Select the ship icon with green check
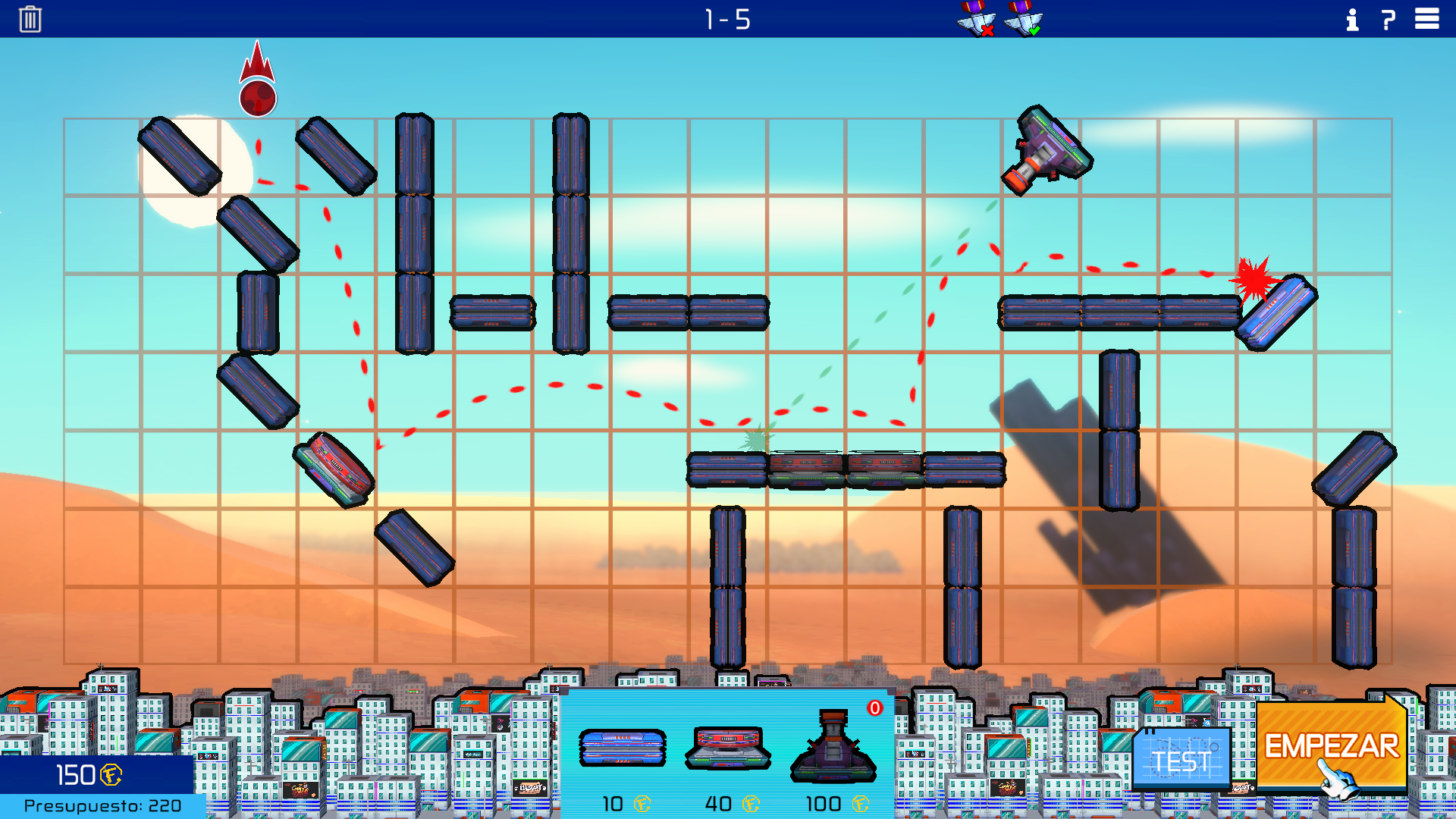1456x819 pixels. tap(1023, 19)
